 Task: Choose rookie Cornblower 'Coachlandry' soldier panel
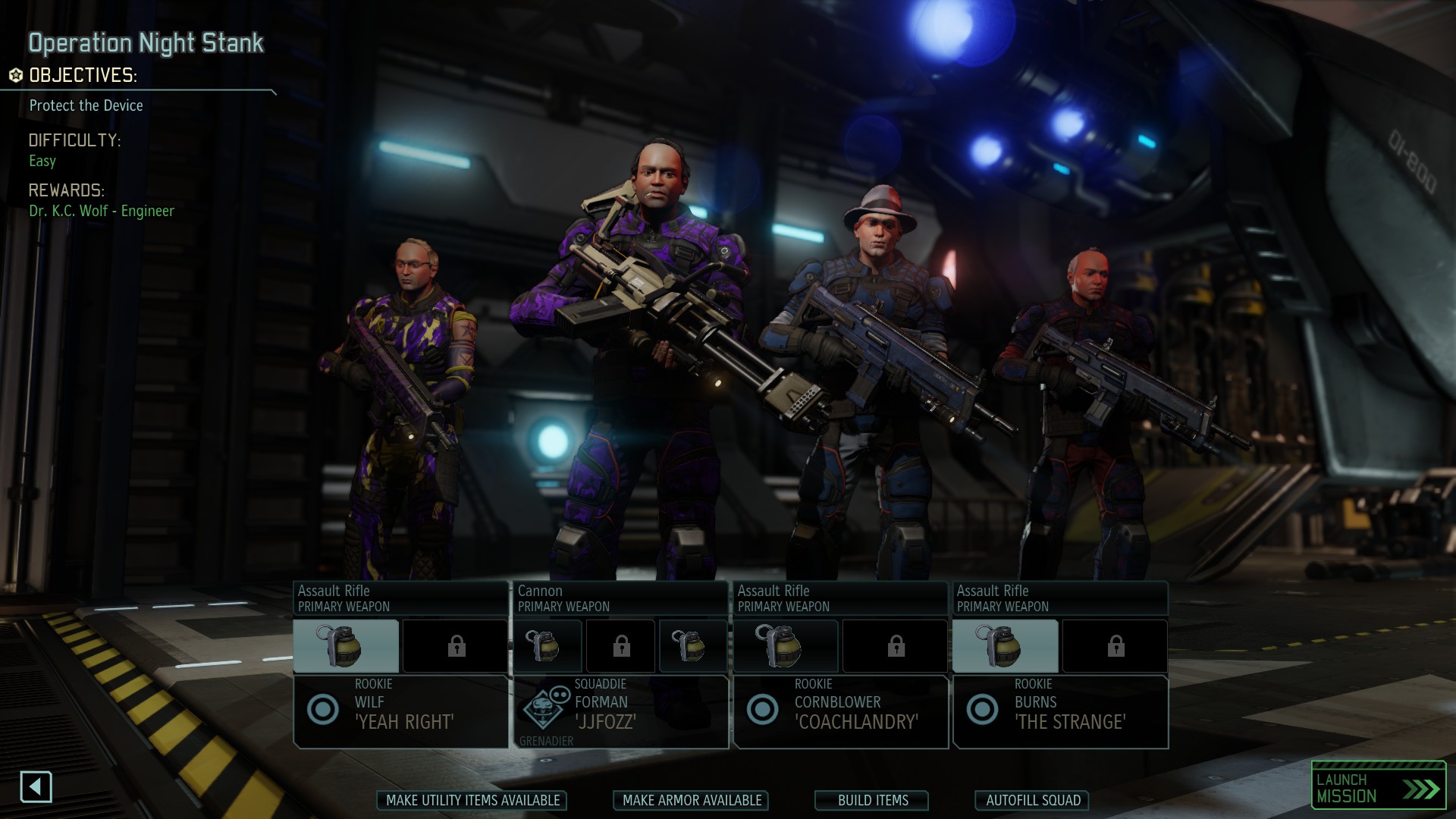pos(841,711)
